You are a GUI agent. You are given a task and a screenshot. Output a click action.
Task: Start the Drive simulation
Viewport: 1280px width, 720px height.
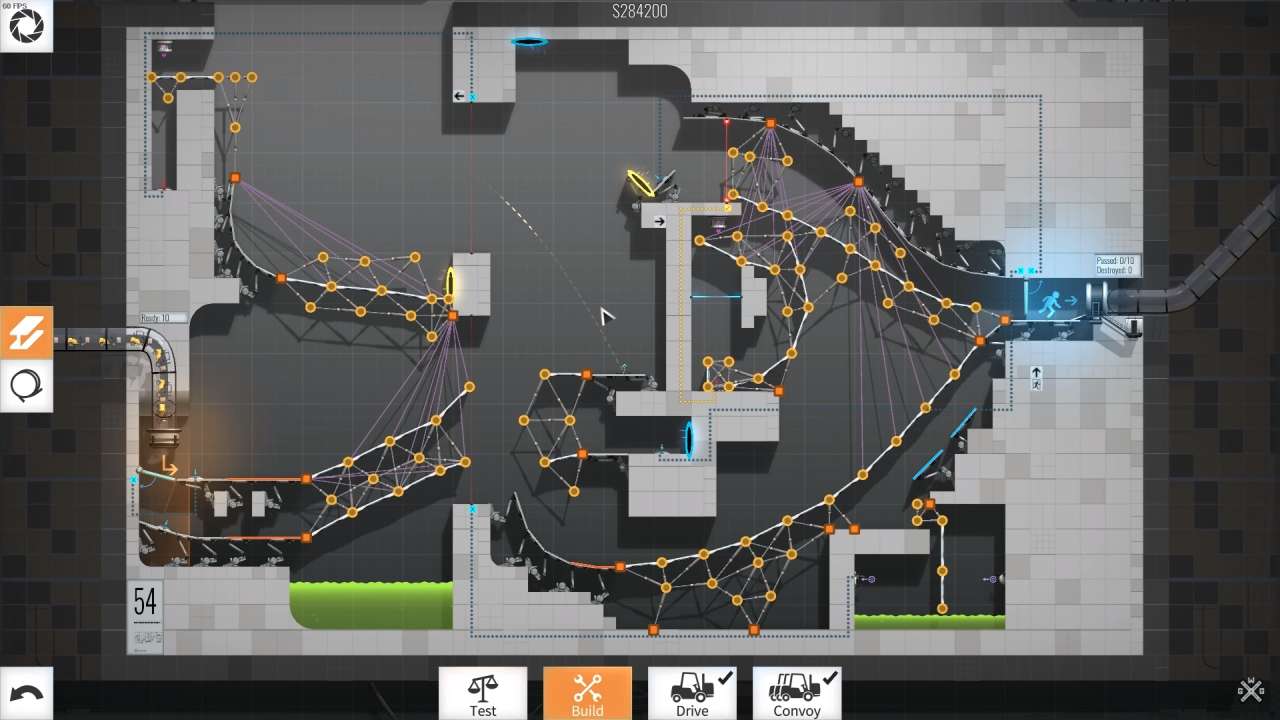692,693
